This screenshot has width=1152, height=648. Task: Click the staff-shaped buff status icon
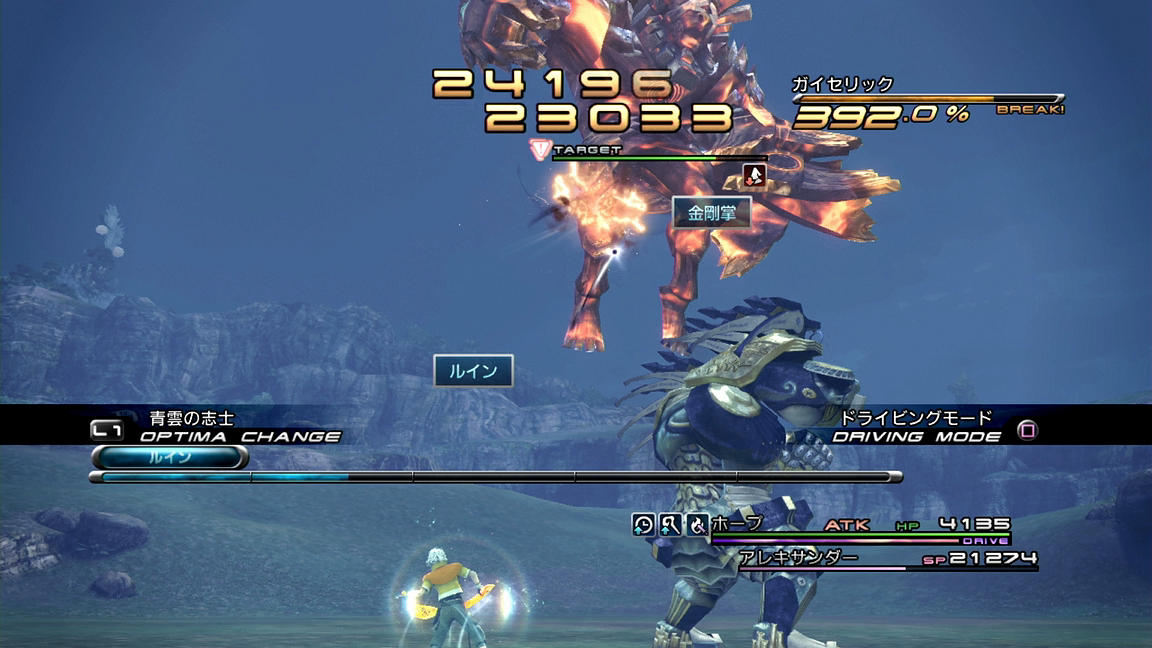click(670, 524)
